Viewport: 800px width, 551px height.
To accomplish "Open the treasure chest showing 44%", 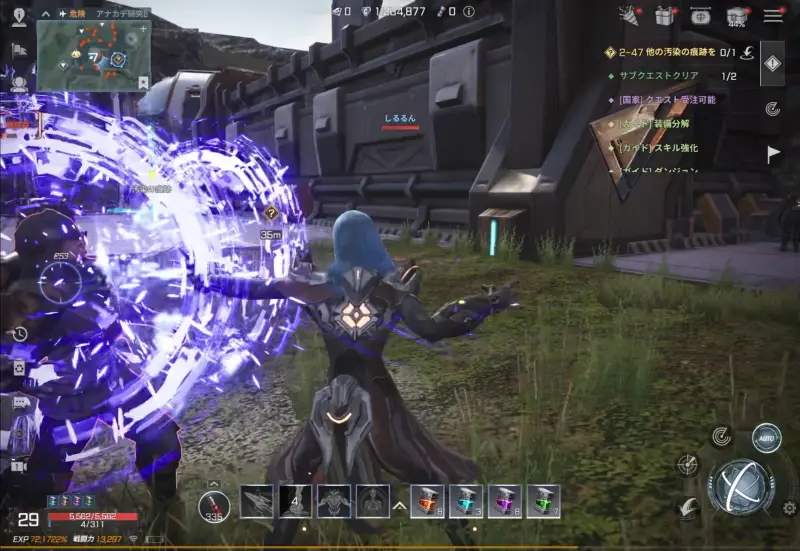I will point(737,16).
